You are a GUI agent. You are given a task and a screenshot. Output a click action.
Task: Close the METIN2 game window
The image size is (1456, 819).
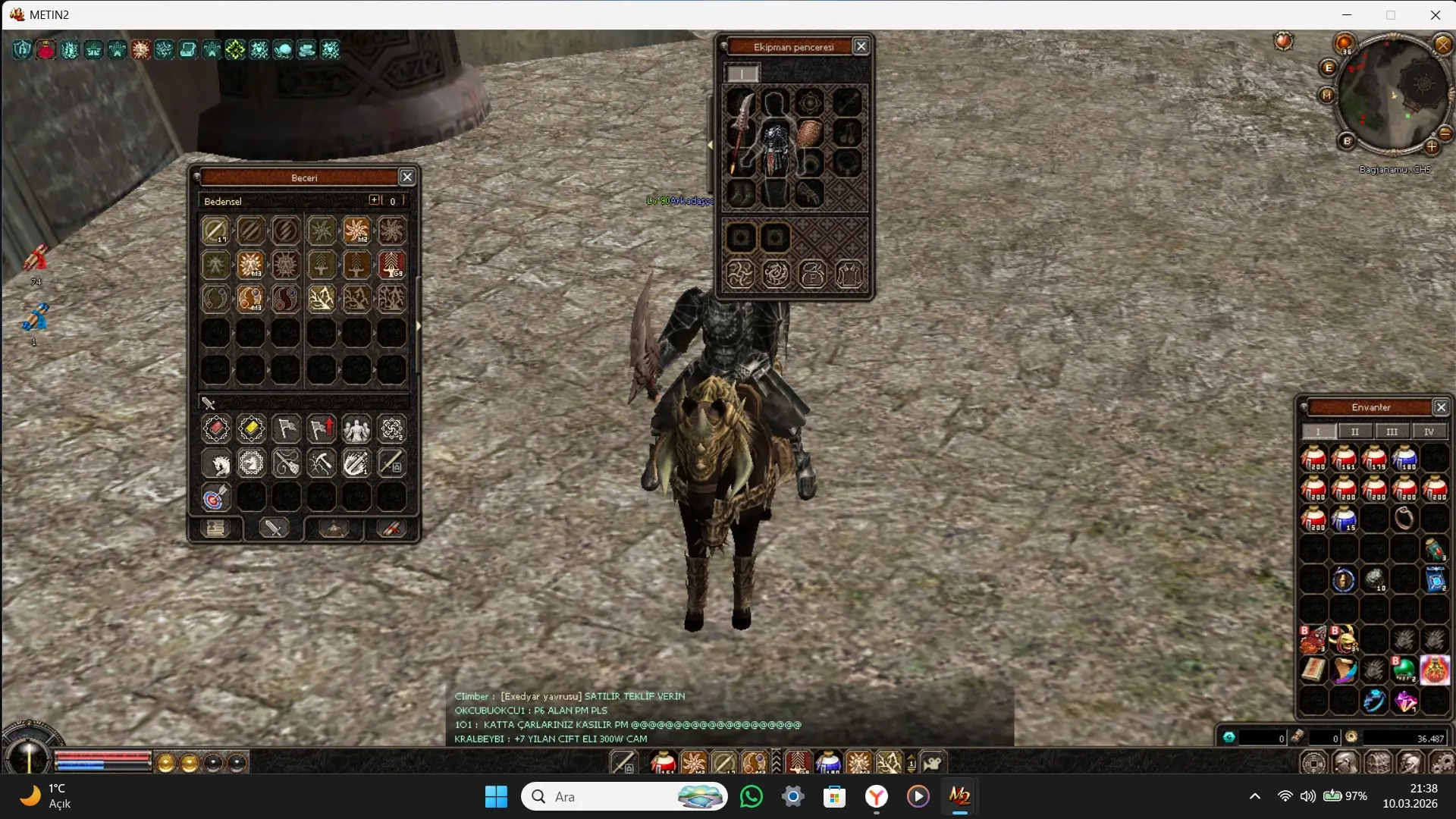[1435, 14]
